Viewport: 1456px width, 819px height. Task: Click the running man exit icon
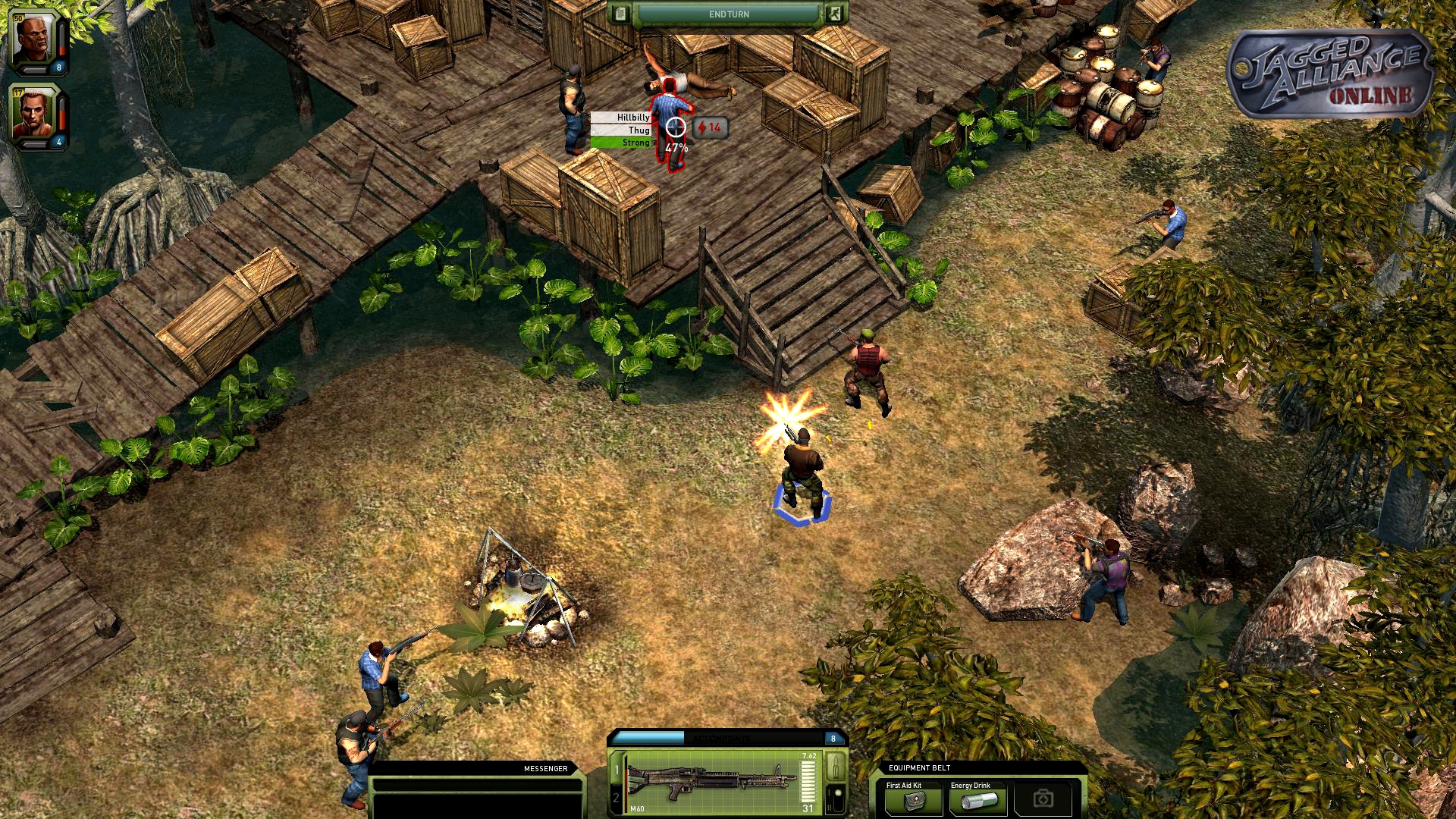tap(834, 14)
